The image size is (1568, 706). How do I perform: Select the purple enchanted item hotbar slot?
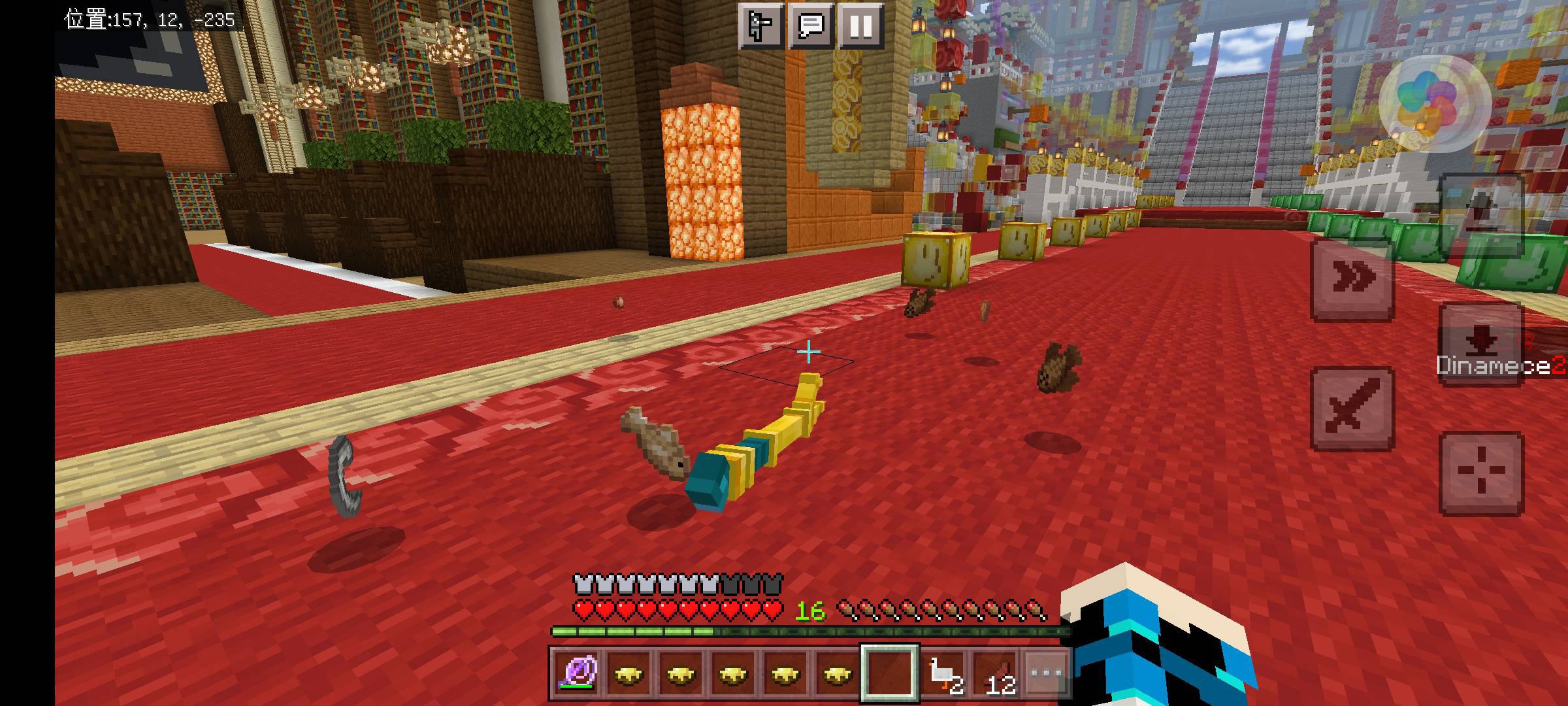pyautogui.click(x=576, y=673)
